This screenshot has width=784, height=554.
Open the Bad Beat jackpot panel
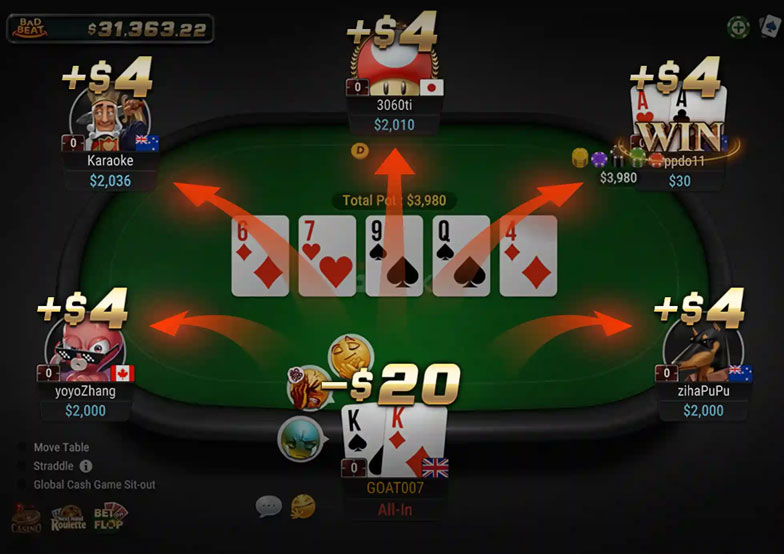coord(110,28)
